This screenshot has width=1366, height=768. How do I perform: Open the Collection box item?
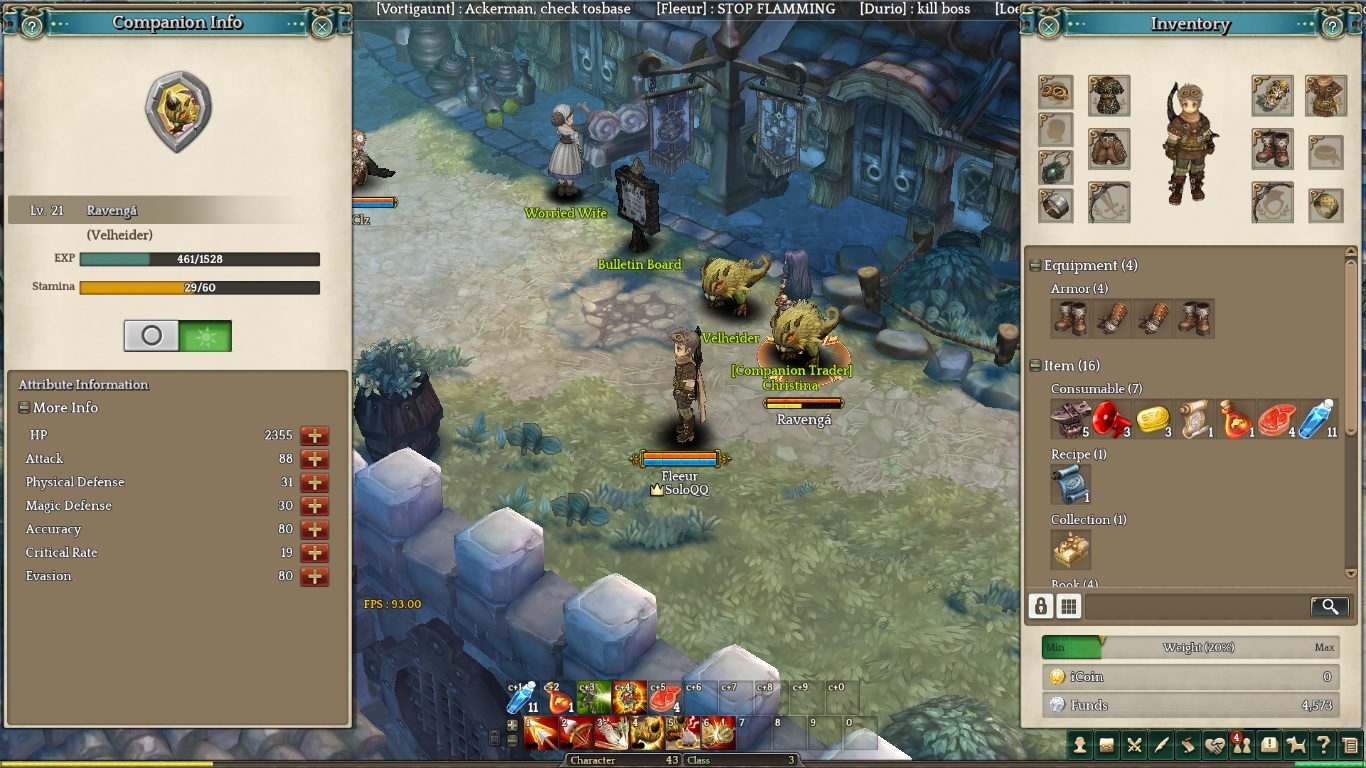pos(1070,549)
